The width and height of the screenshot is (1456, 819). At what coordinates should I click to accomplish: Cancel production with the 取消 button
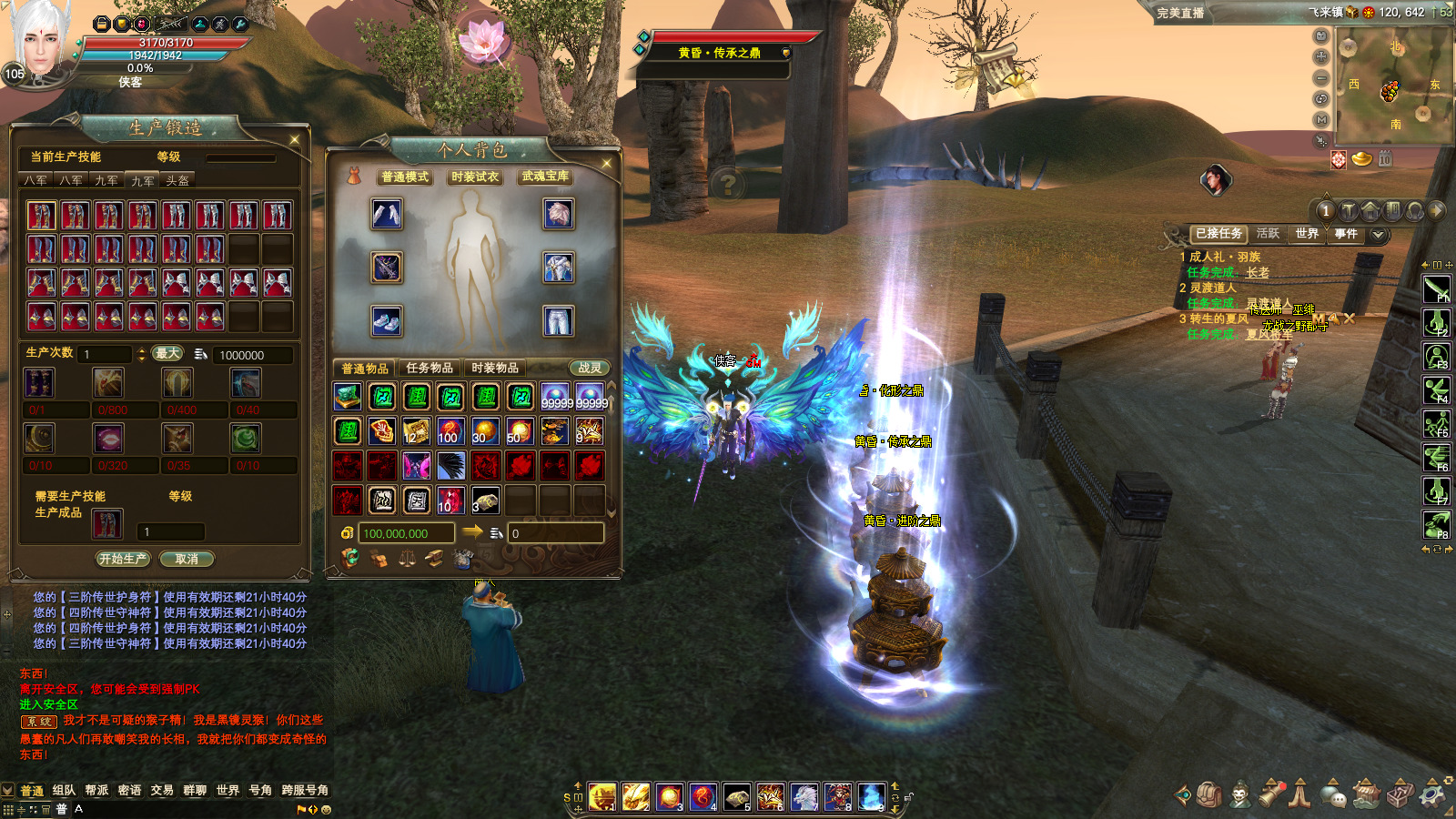187,559
